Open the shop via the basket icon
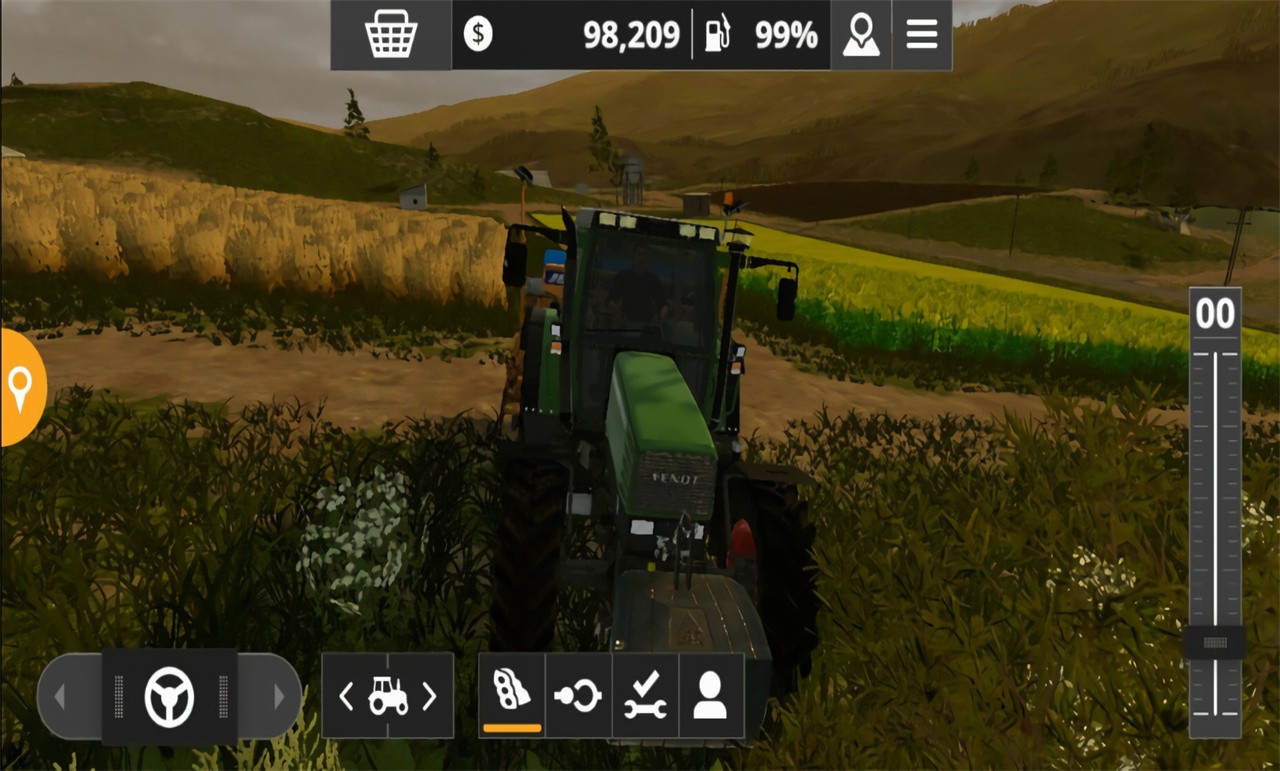The image size is (1280, 771). tap(390, 33)
